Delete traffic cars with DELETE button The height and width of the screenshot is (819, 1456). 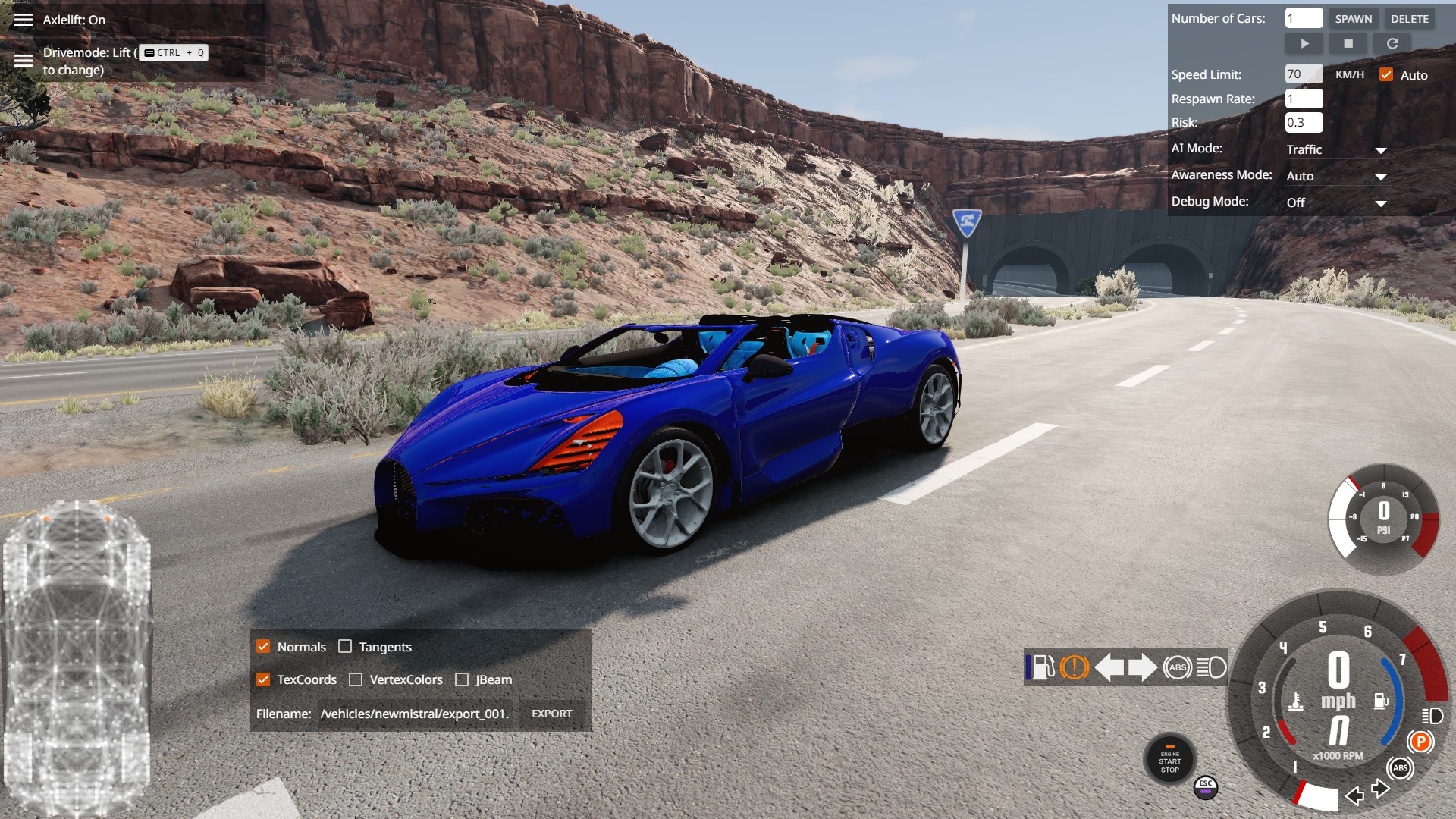1409,19
